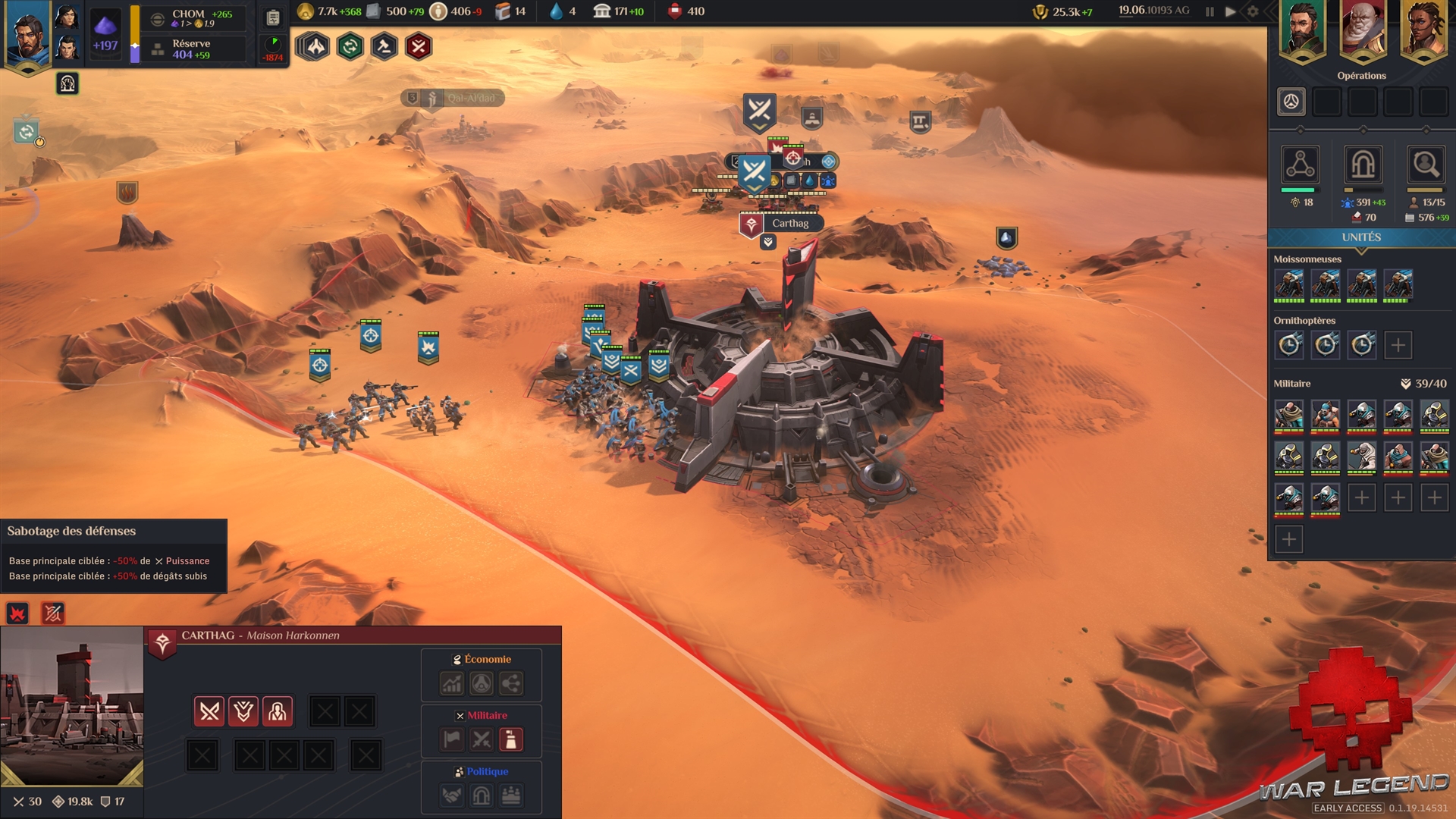Open the gavel resolution hexagon notification

point(384,47)
